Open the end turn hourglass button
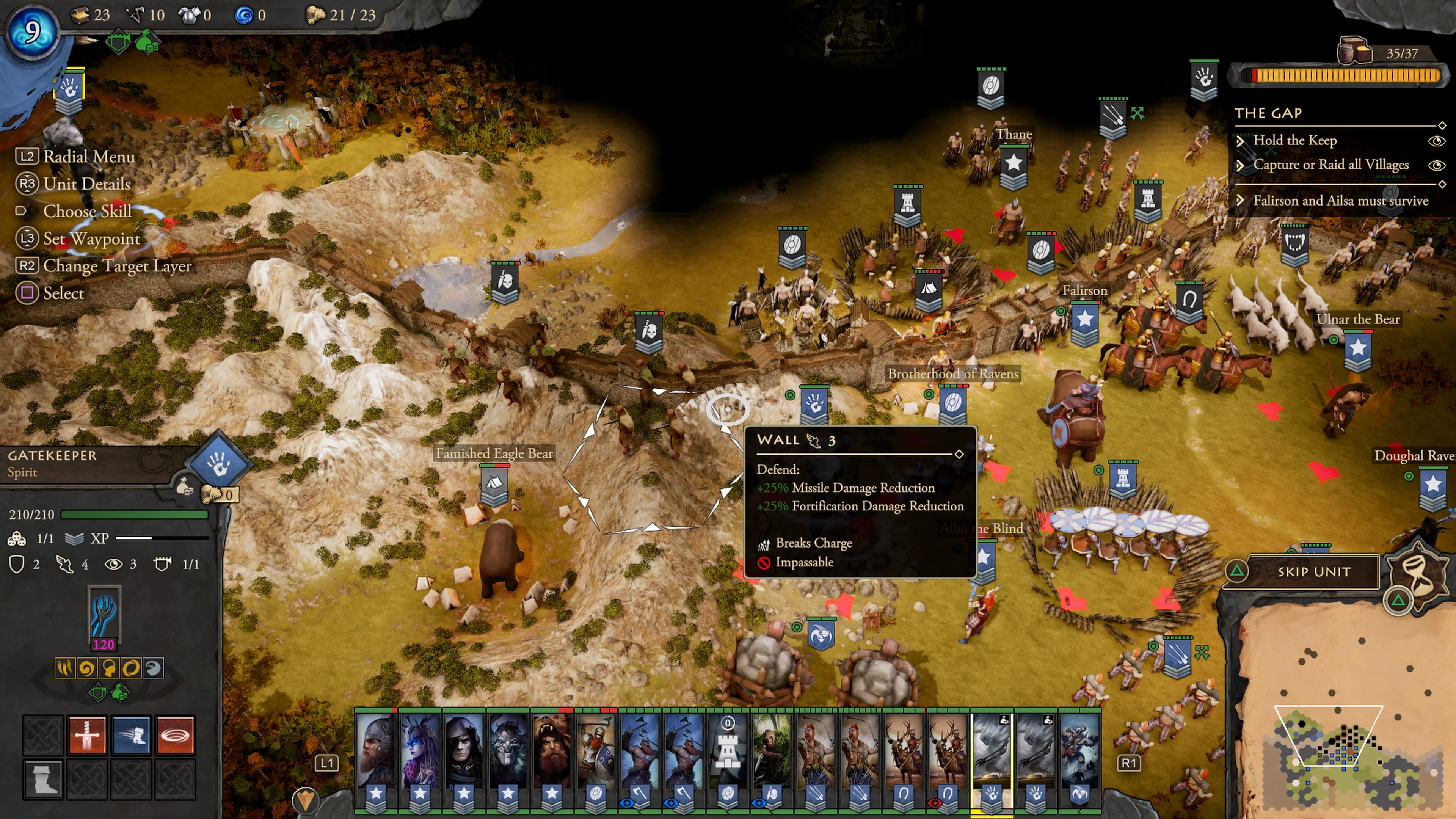Screen dimensions: 1456x819 coord(1418,570)
